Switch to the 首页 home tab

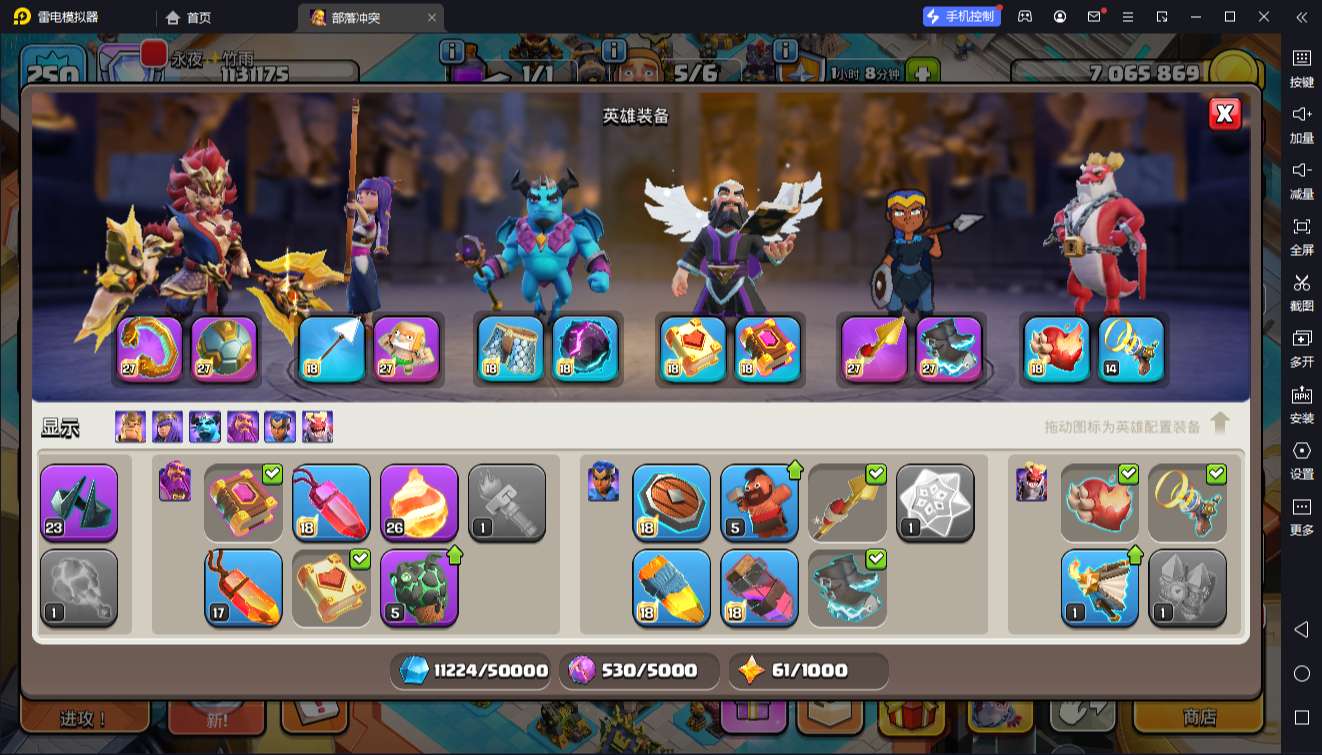click(x=189, y=17)
